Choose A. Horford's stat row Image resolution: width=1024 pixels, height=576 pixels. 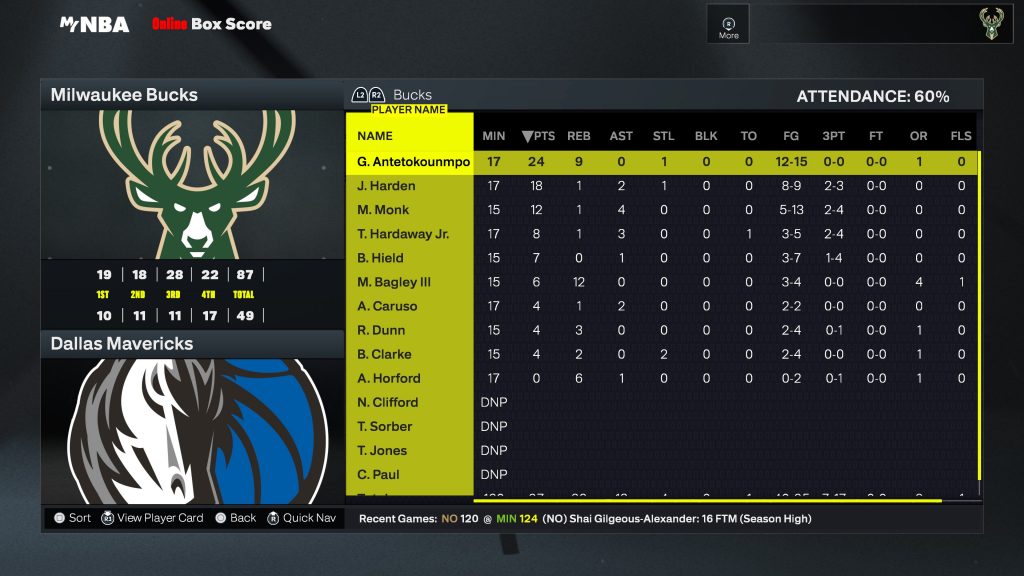(388, 378)
